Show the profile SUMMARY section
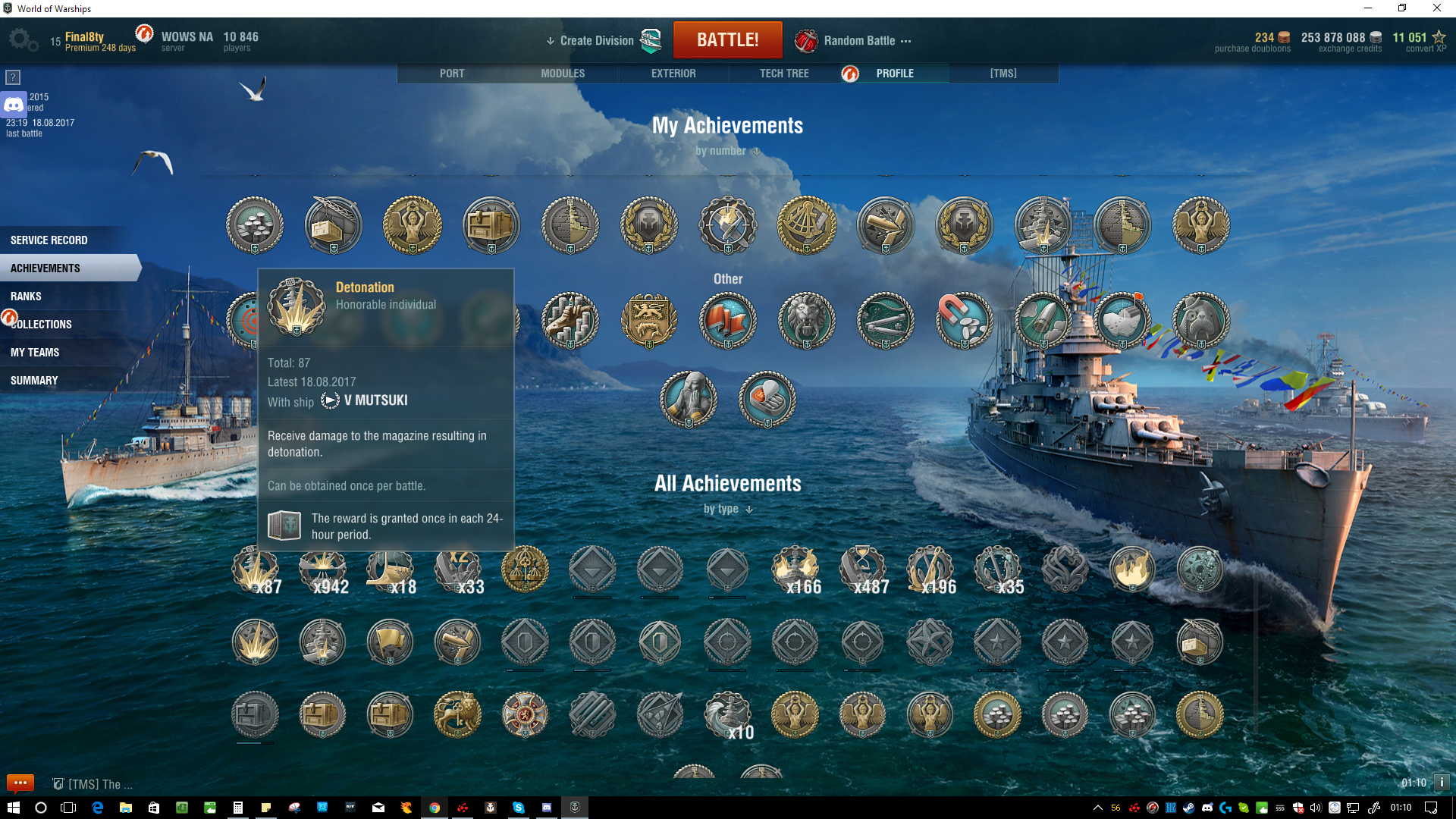The width and height of the screenshot is (1456, 819). tap(34, 381)
